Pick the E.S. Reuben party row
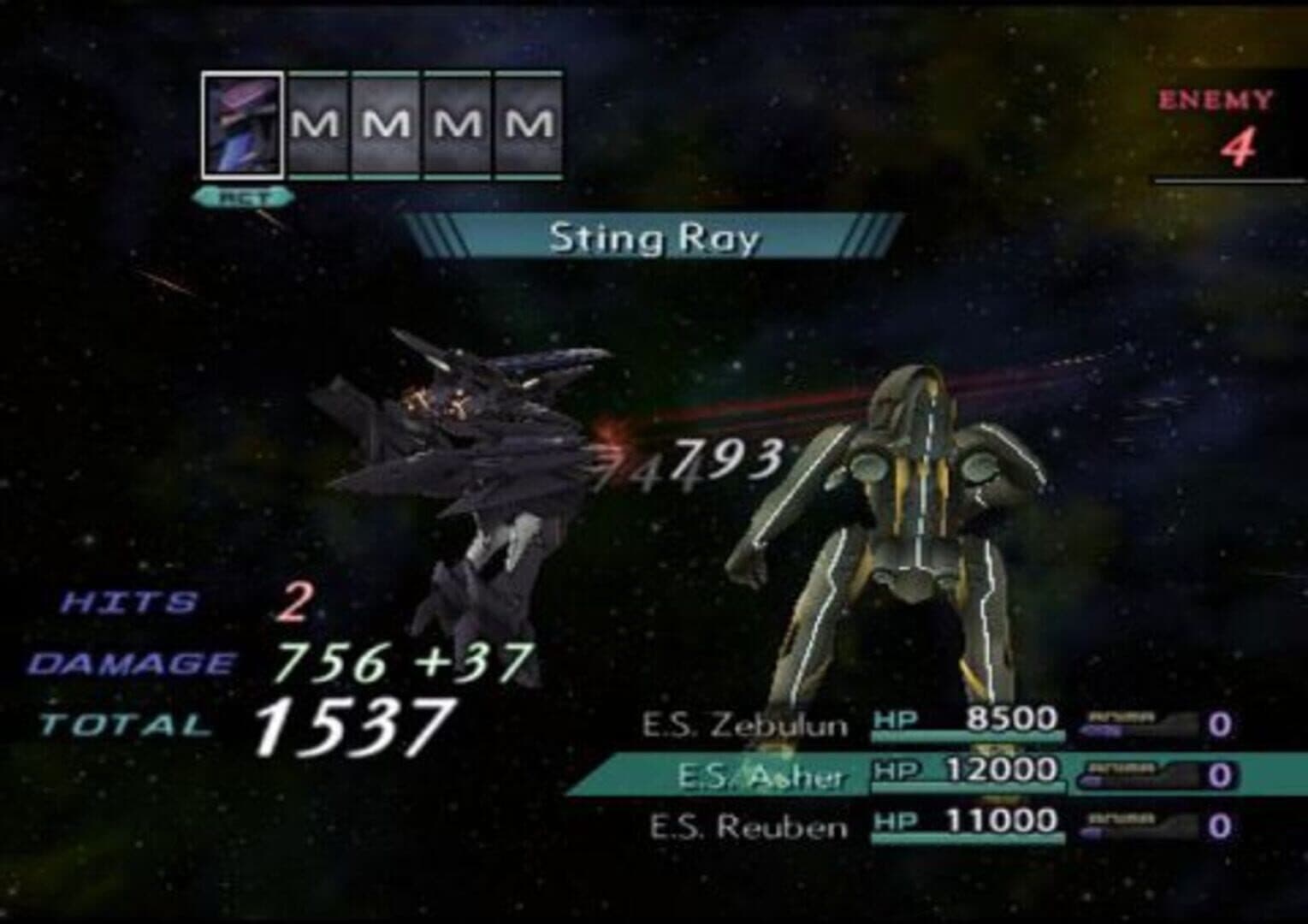The image size is (1308, 924). coord(748,826)
